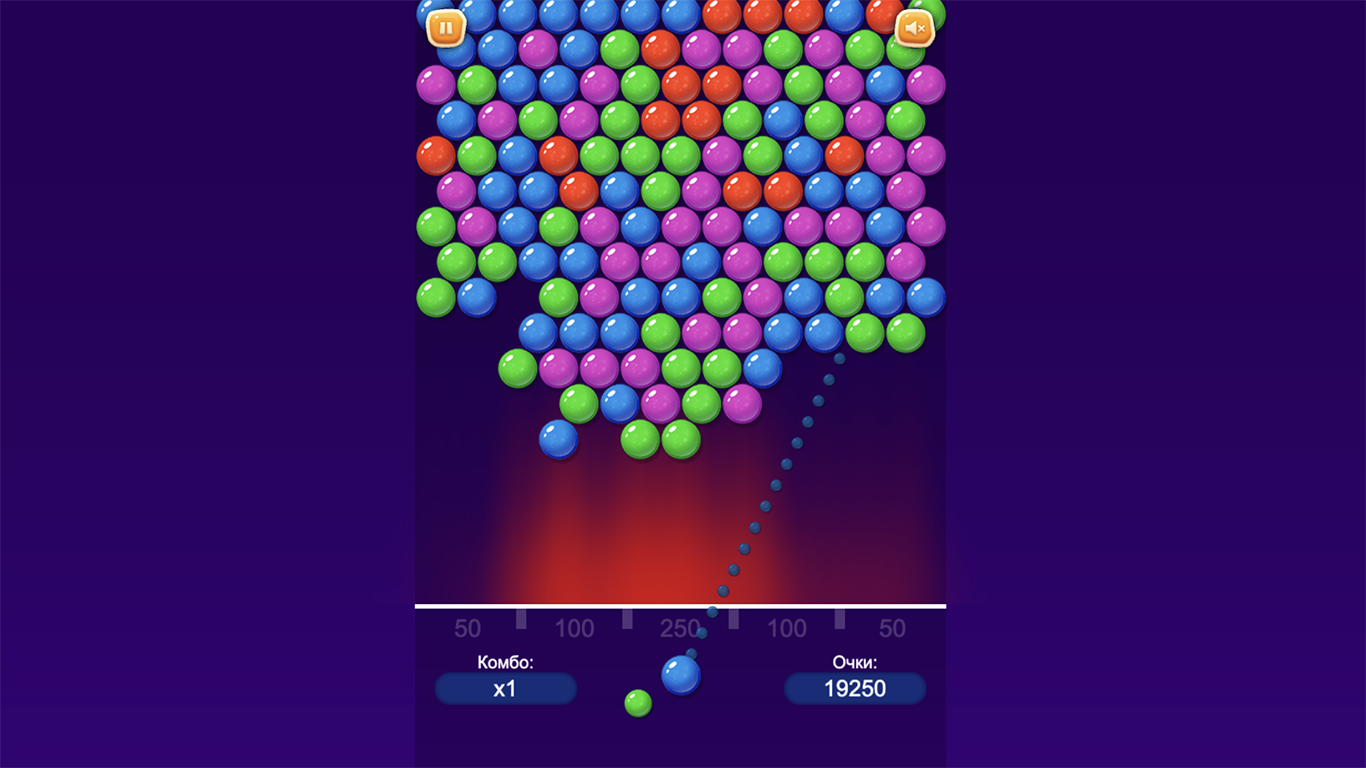Toggle sound off using the speaker button
1366x768 pixels.
pyautogui.click(x=913, y=26)
